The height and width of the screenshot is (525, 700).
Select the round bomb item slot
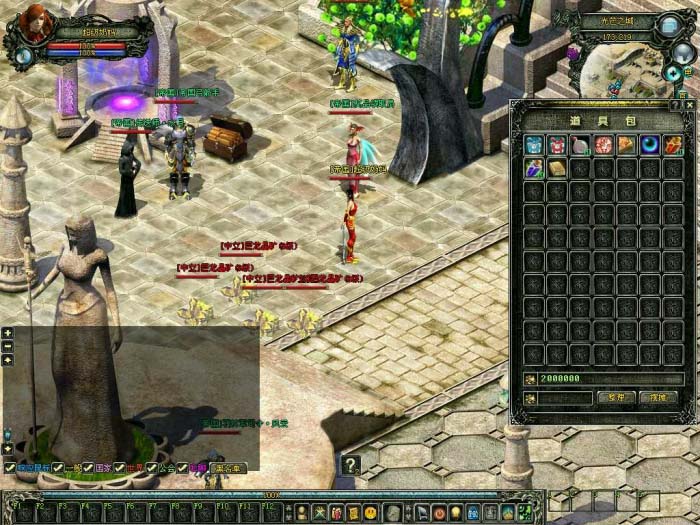click(x=580, y=145)
